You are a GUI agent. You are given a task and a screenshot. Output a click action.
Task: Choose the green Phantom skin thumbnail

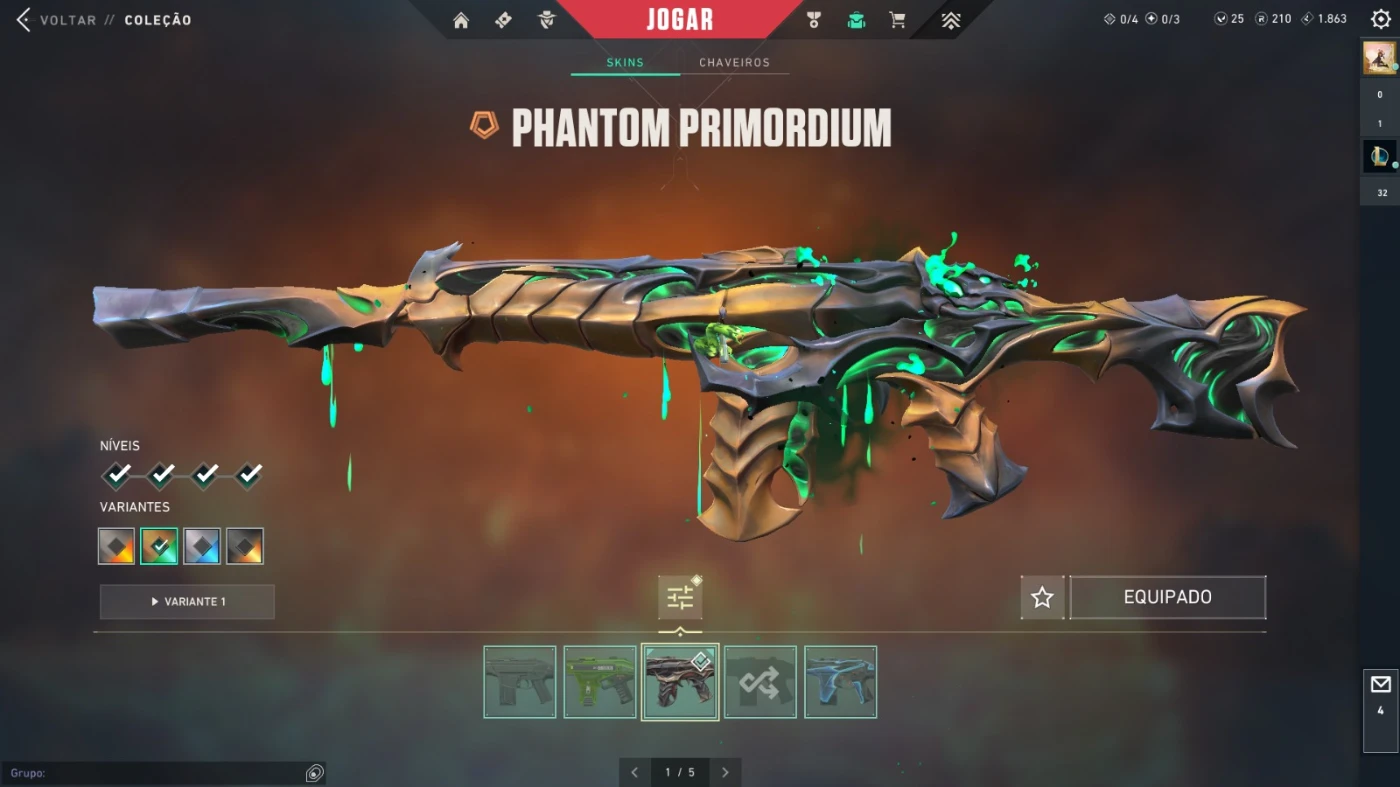pyautogui.click(x=600, y=682)
